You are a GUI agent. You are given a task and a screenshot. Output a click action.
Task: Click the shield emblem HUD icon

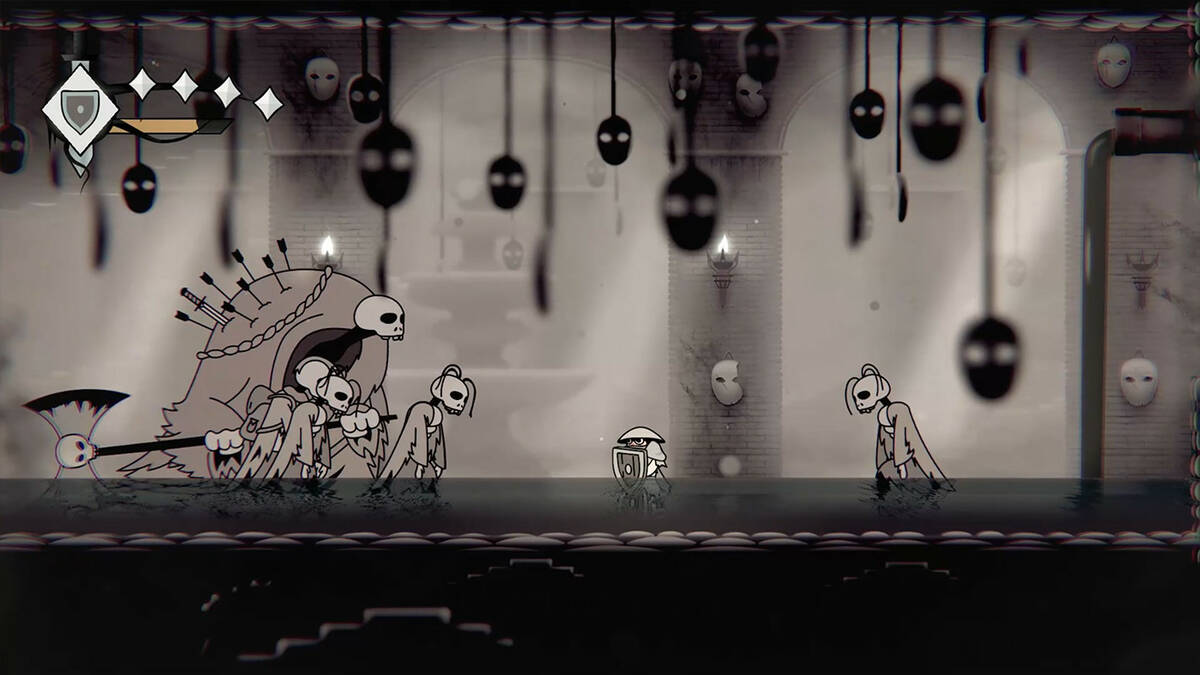click(x=78, y=106)
